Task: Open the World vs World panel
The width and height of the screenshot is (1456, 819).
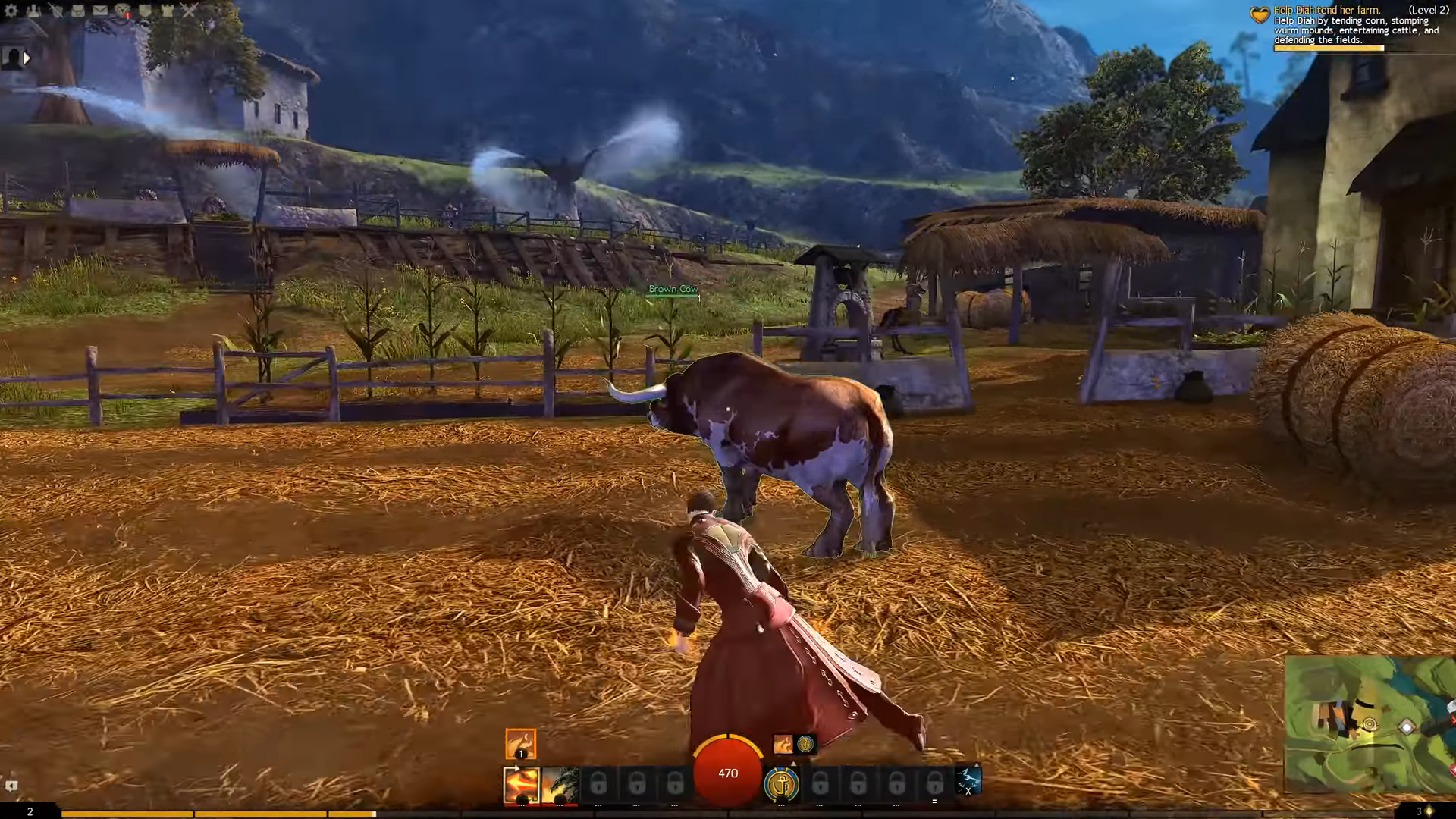Action: pos(168,11)
